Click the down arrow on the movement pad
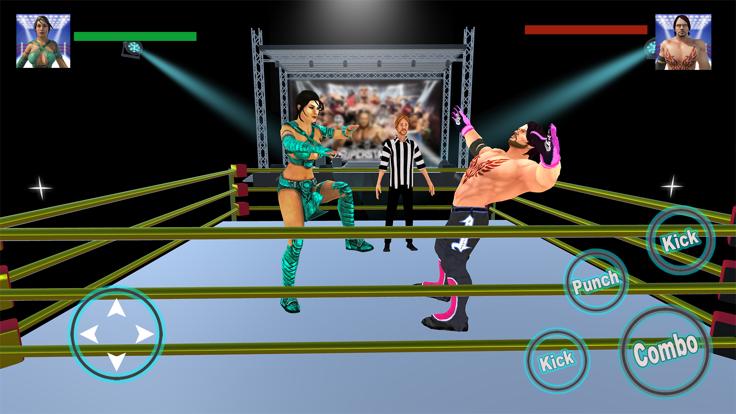Screen dimensions: 736x414 click(x=116, y=358)
